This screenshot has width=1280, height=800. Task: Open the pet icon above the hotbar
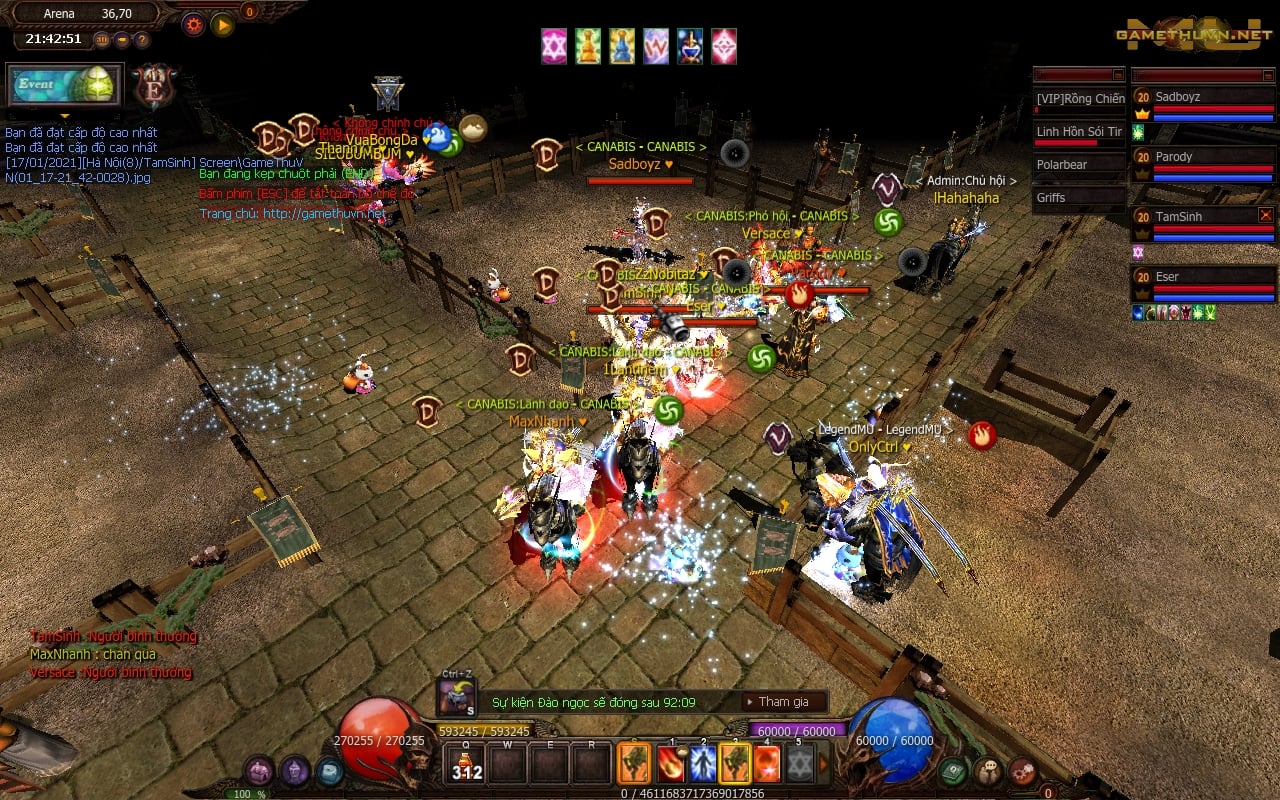pyautogui.click(x=458, y=696)
